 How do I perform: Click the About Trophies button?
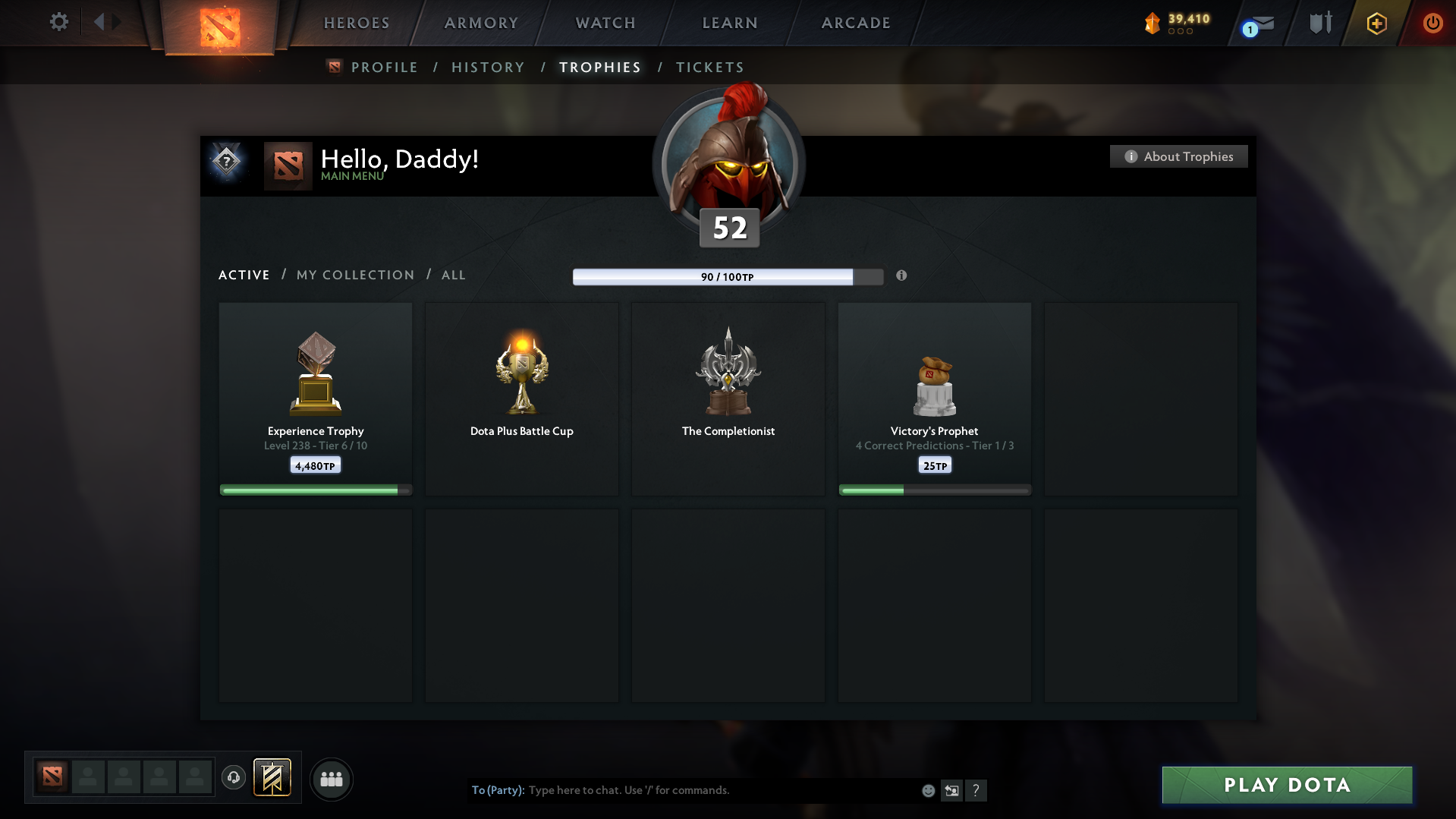click(x=1178, y=156)
